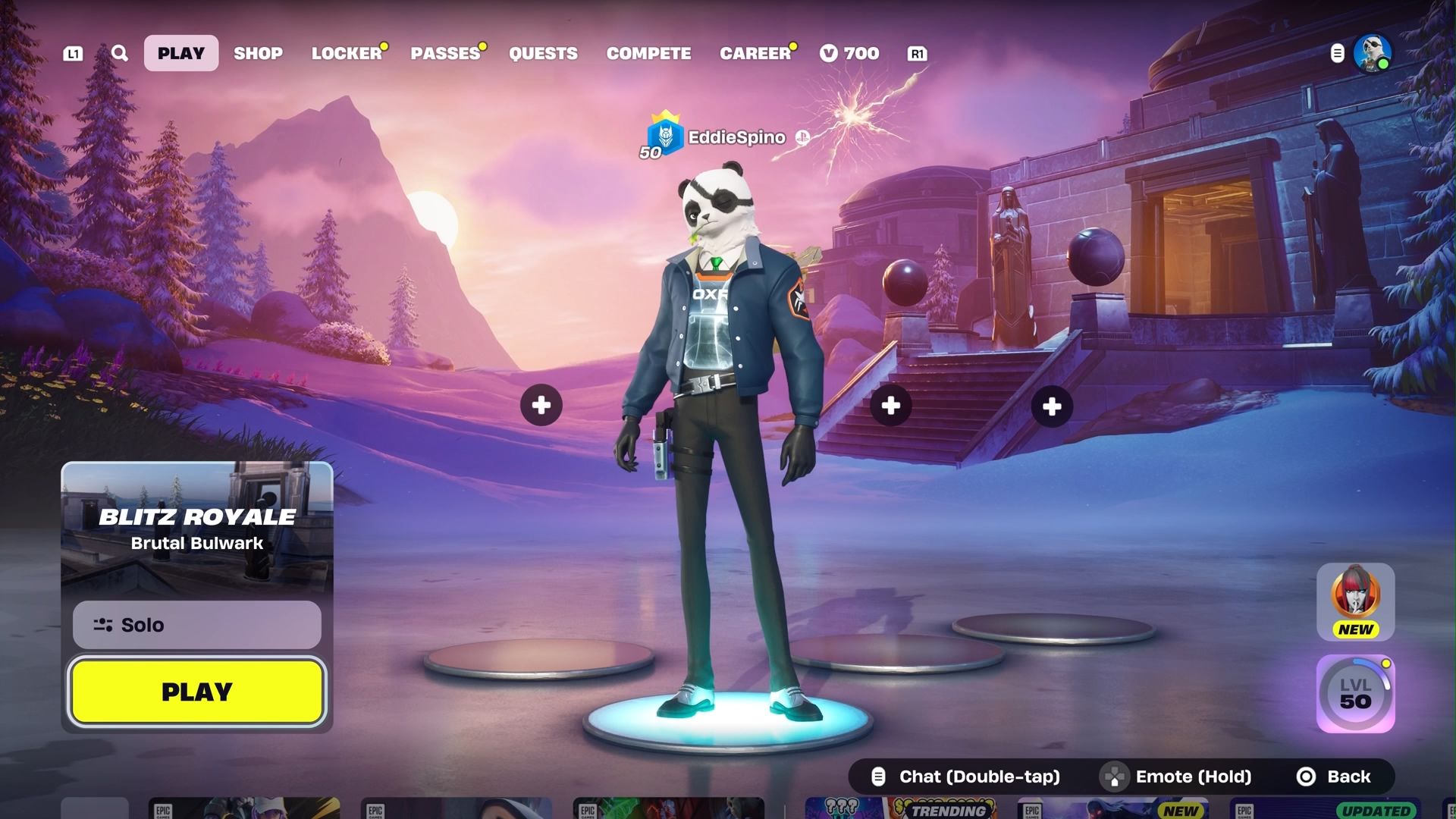Select the Quests tab
Image resolution: width=1456 pixels, height=819 pixels.
coord(543,53)
